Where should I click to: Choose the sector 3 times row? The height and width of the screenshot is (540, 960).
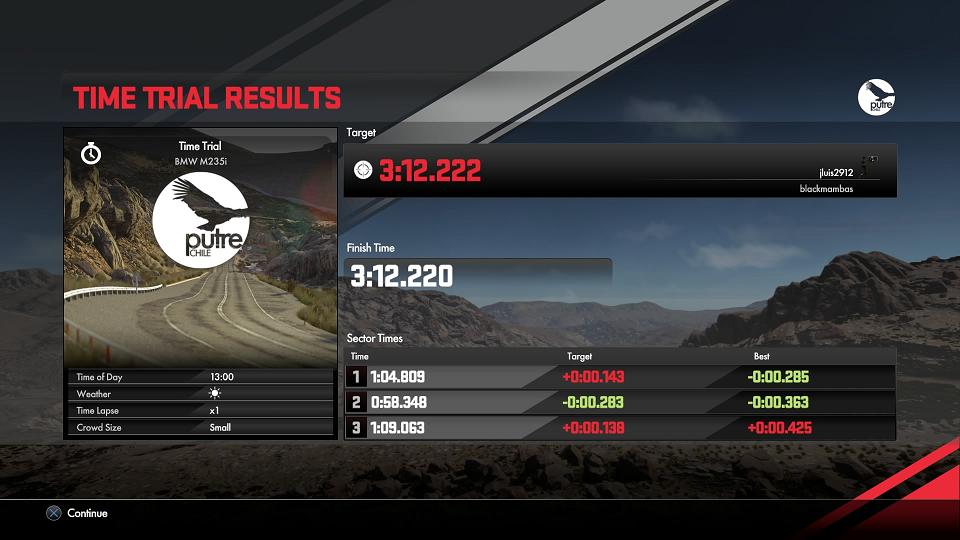pos(620,428)
